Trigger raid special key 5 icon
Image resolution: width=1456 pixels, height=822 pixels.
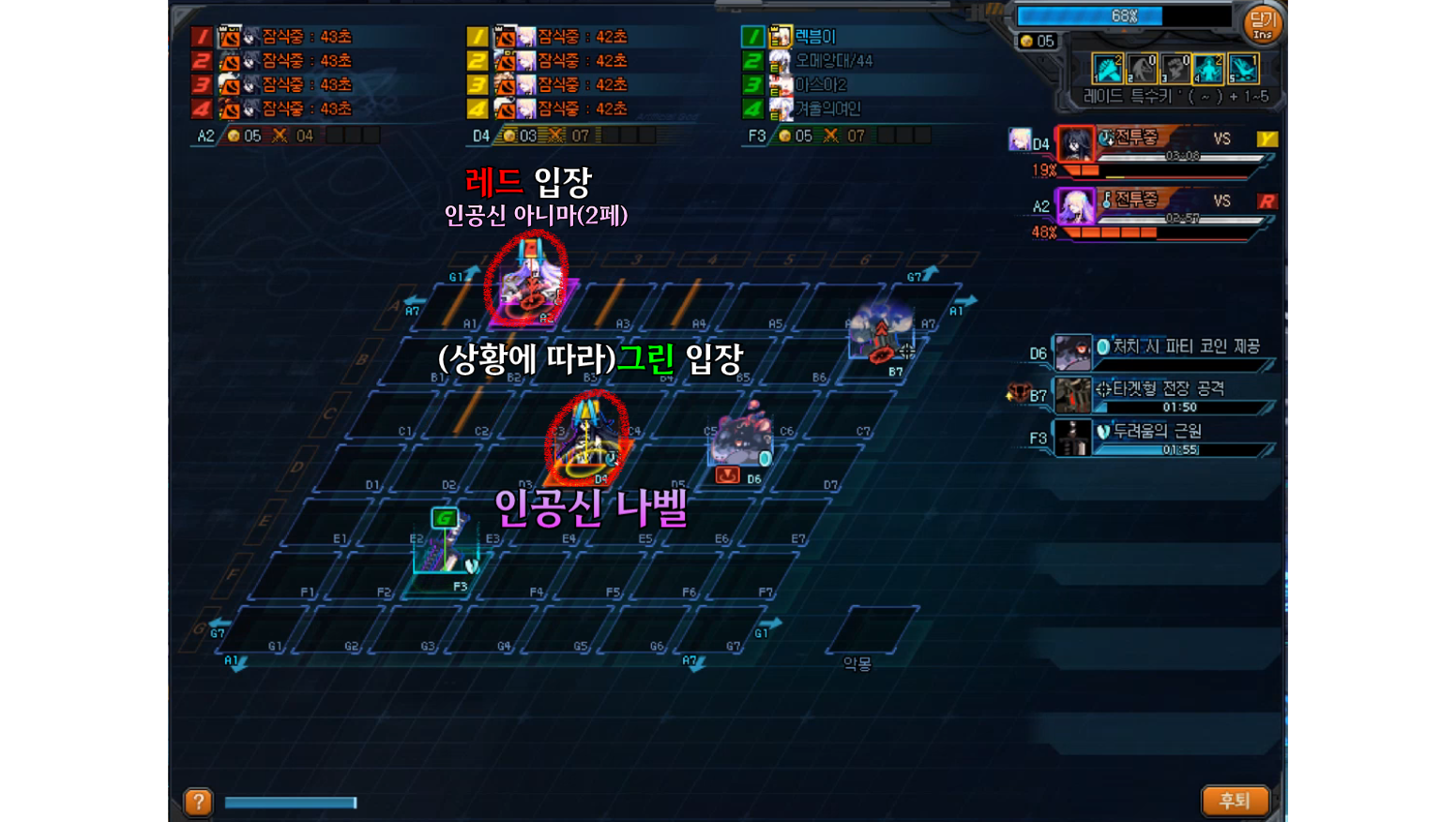(1243, 68)
